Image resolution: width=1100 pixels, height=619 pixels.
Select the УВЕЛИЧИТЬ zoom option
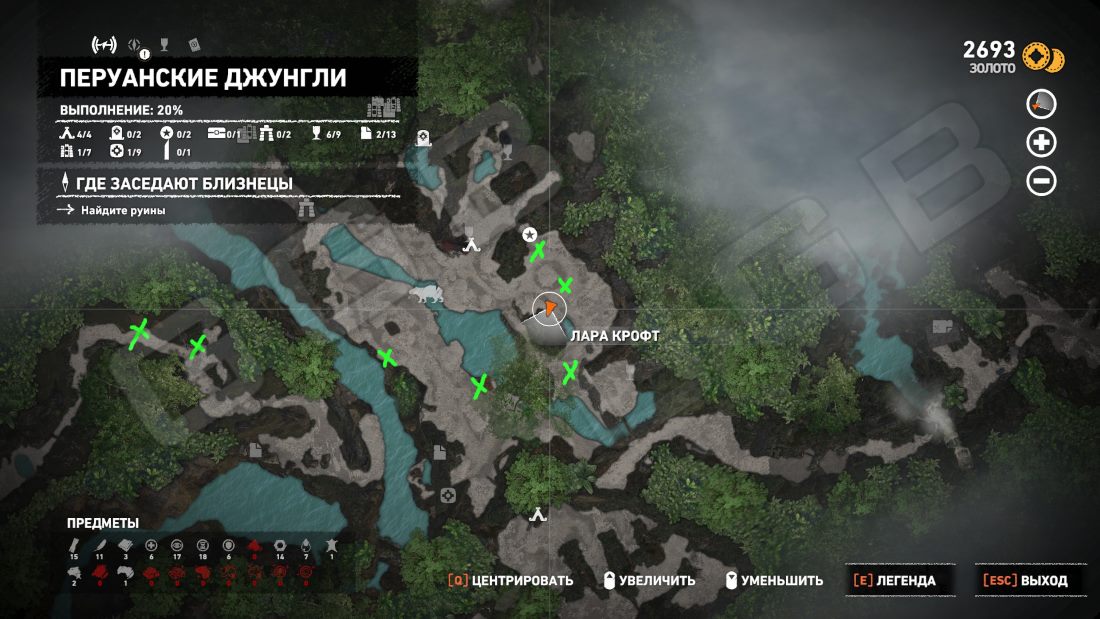point(649,580)
